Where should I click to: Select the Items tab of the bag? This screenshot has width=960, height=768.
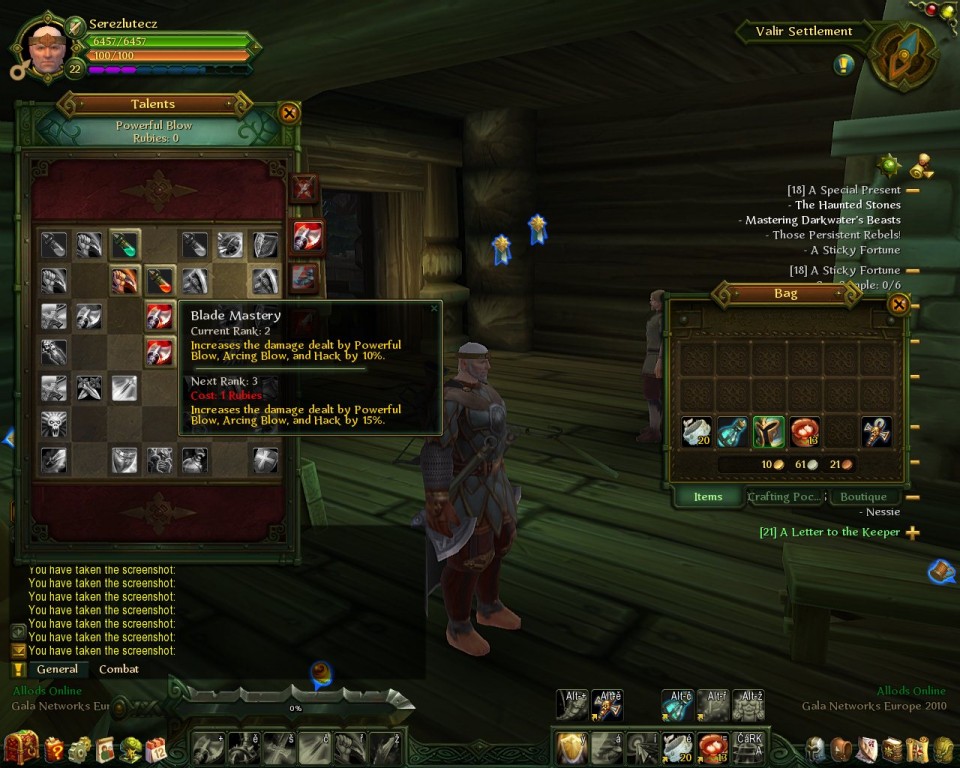pyautogui.click(x=708, y=497)
